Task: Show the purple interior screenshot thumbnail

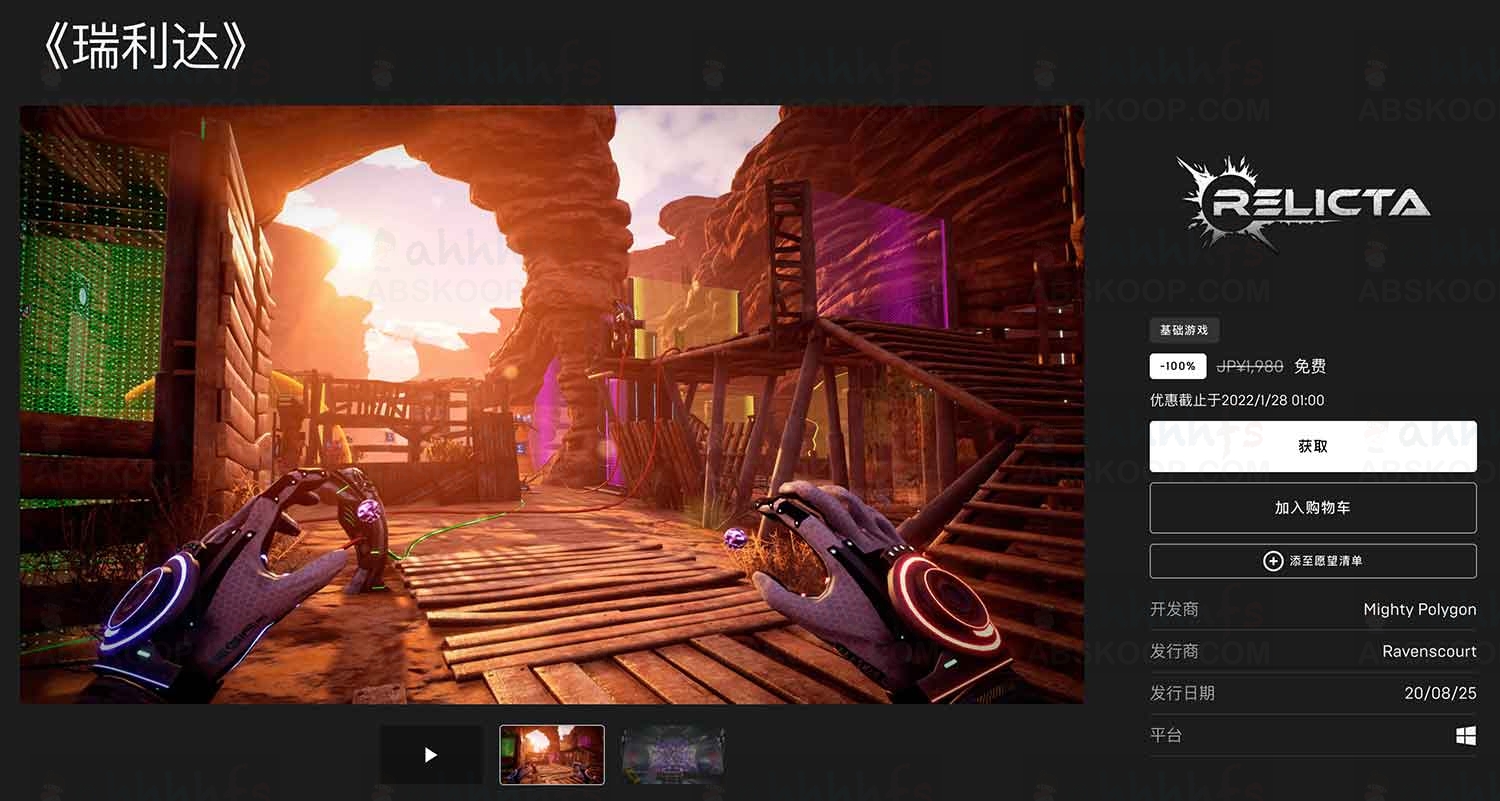Action: tap(672, 755)
